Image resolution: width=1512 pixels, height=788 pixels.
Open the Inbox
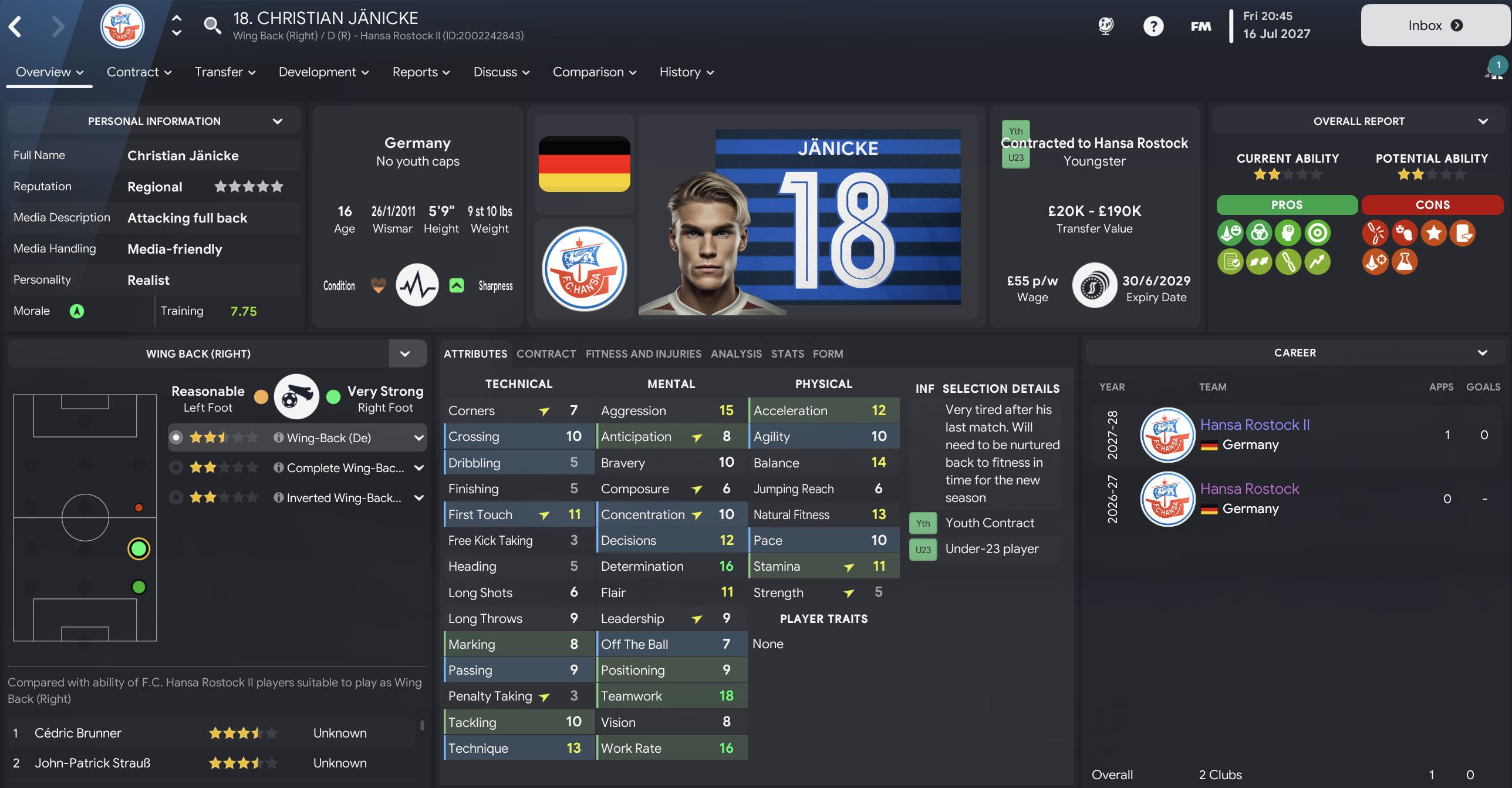point(1434,25)
